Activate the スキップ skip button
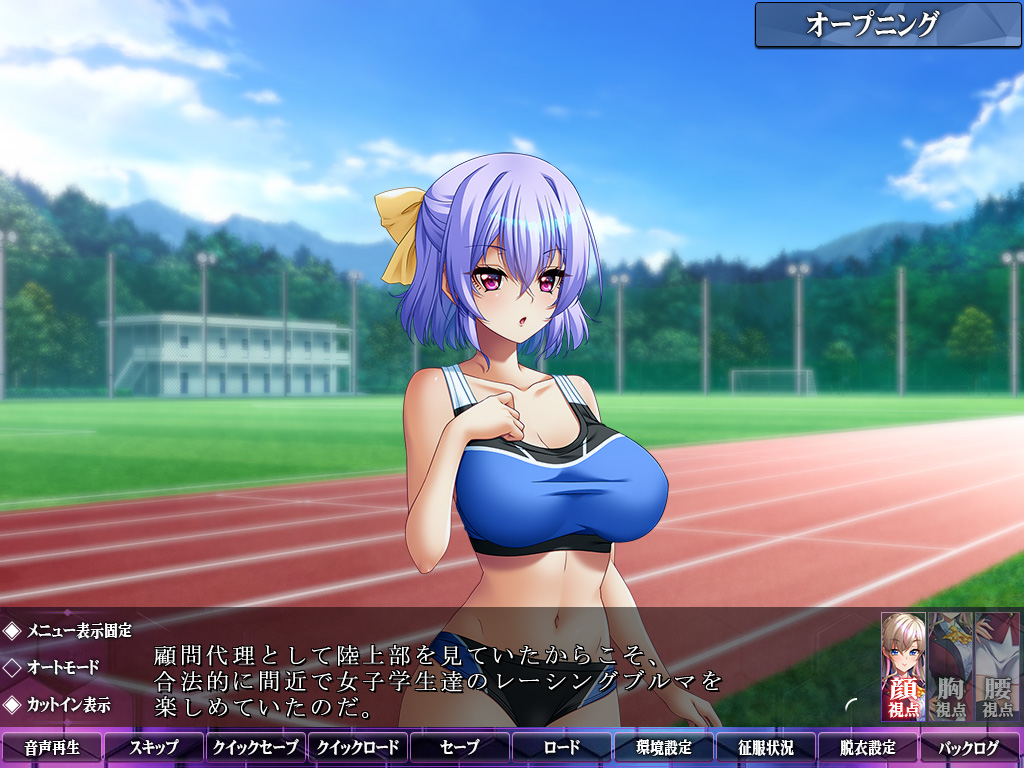 [154, 748]
